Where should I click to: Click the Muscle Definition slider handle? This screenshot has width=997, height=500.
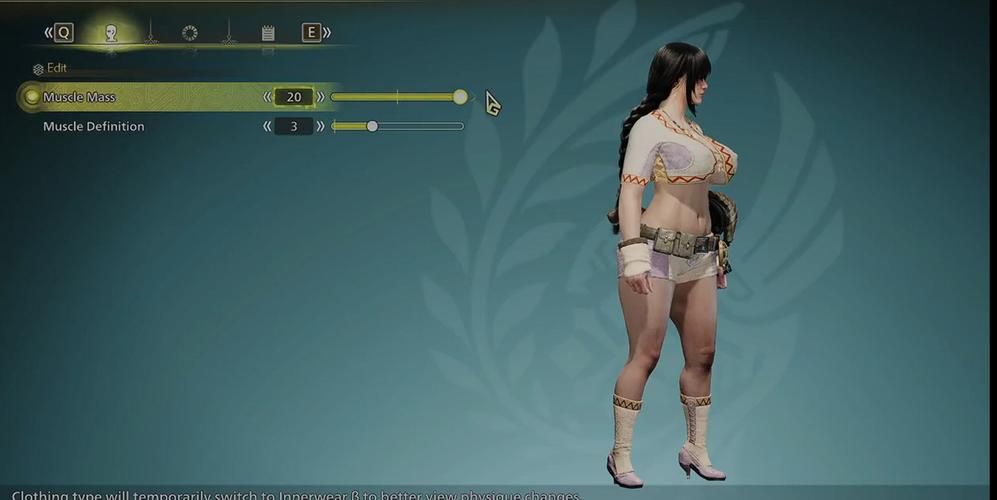372,126
